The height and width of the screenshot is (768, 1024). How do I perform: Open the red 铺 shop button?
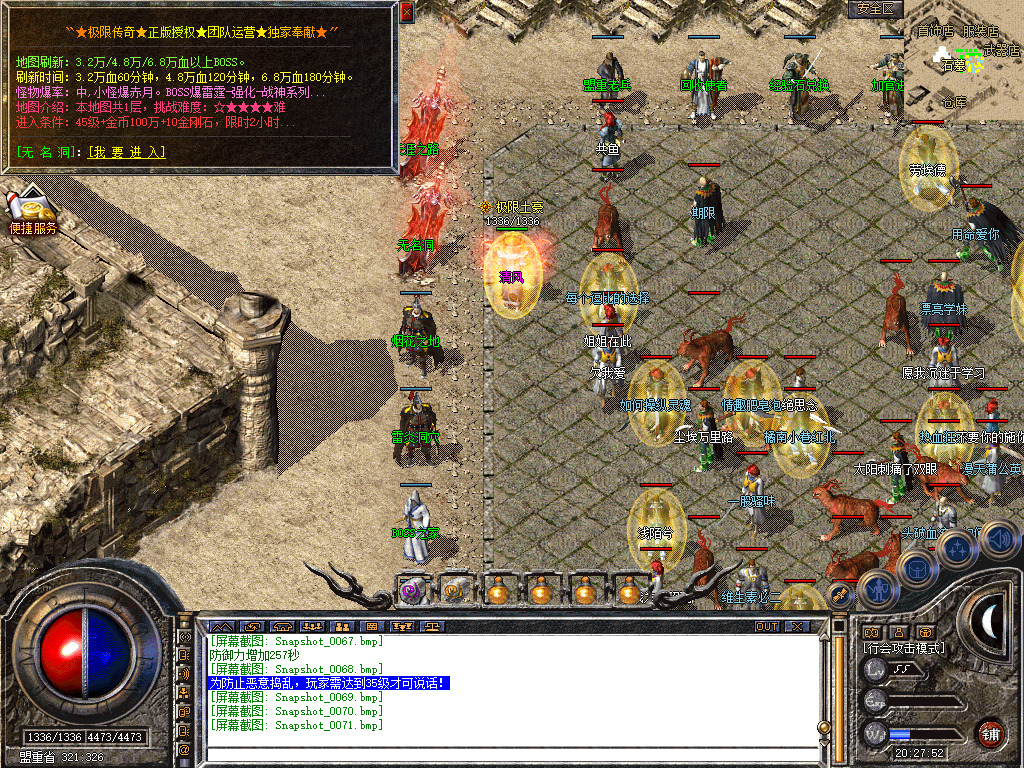[x=990, y=733]
